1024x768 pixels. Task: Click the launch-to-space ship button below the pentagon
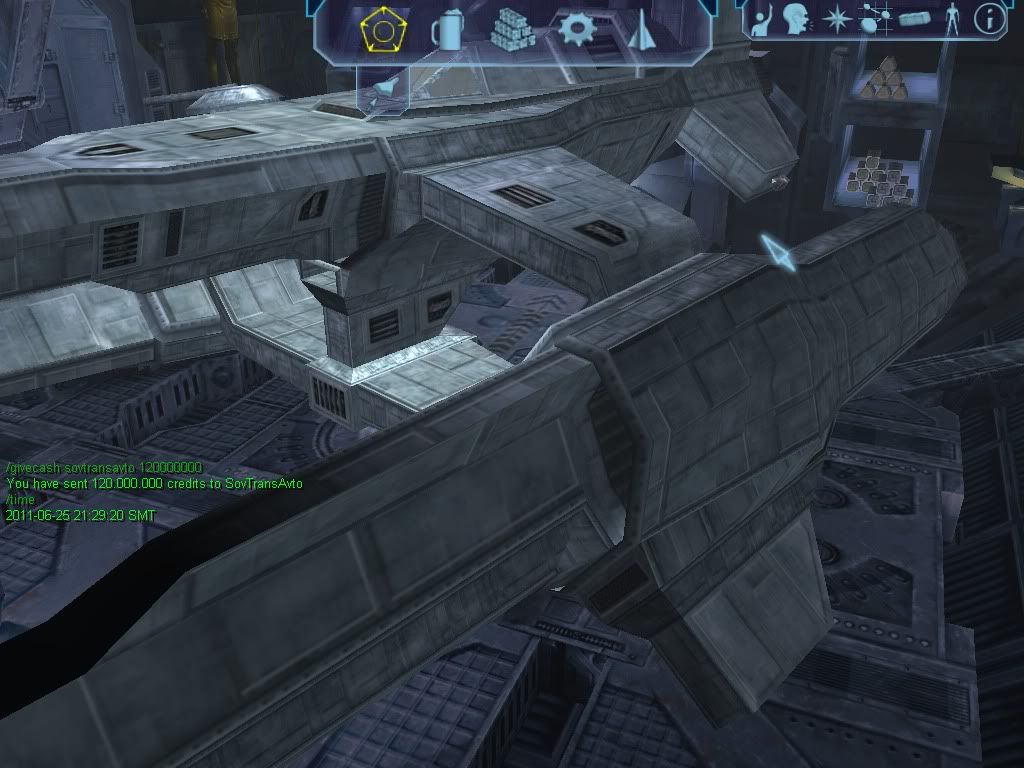tap(383, 92)
